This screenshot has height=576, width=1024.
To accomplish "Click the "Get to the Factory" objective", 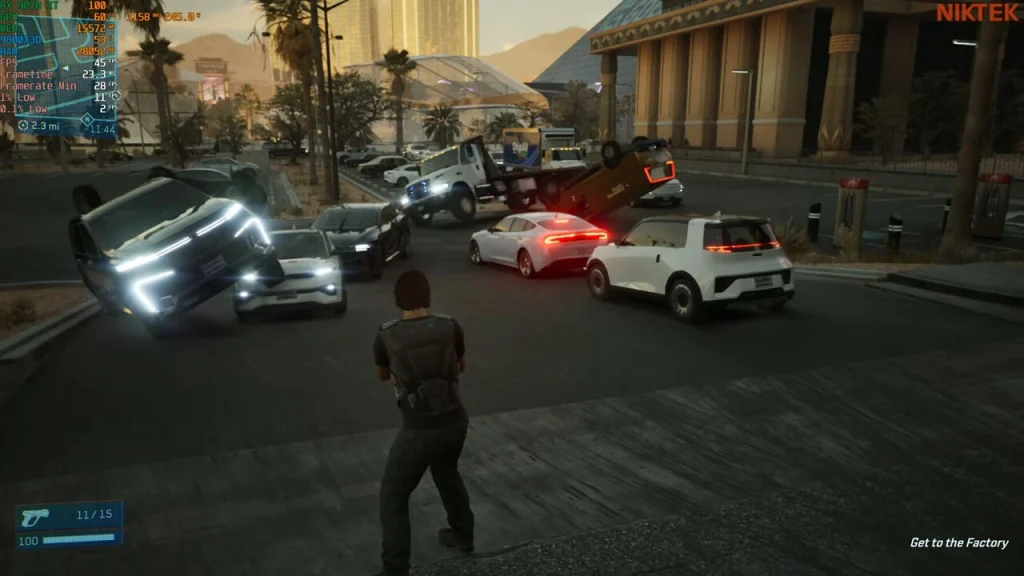I will [x=958, y=543].
